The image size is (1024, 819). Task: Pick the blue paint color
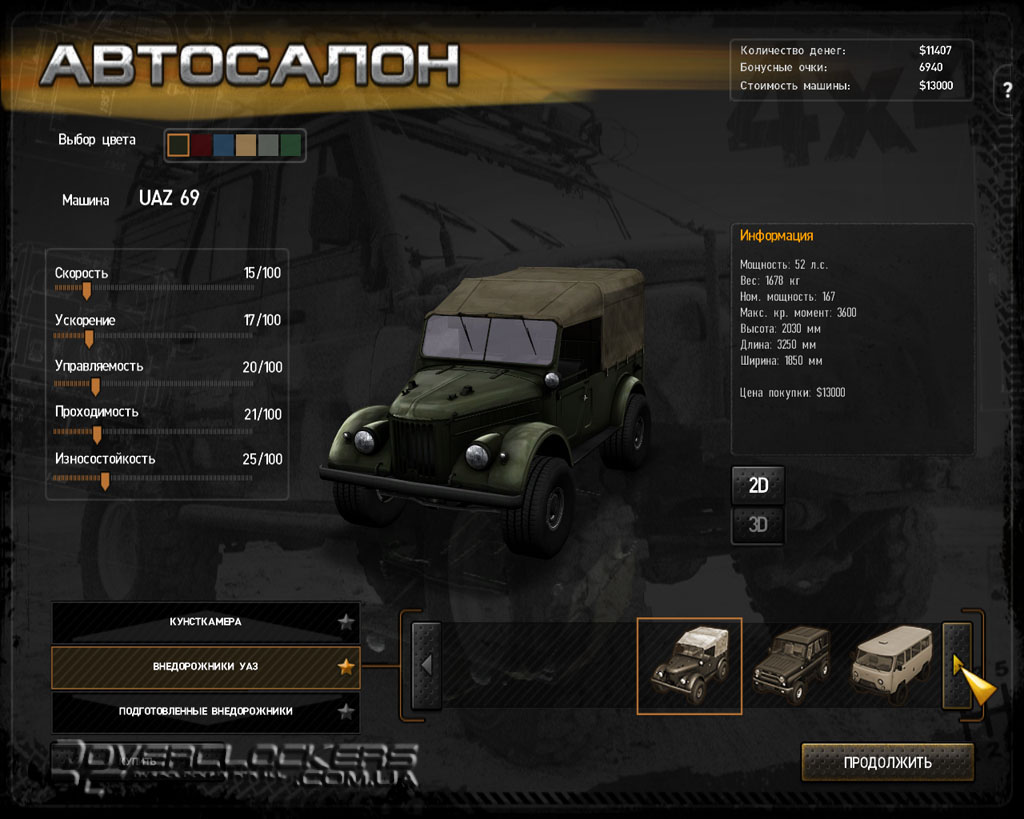tap(224, 145)
